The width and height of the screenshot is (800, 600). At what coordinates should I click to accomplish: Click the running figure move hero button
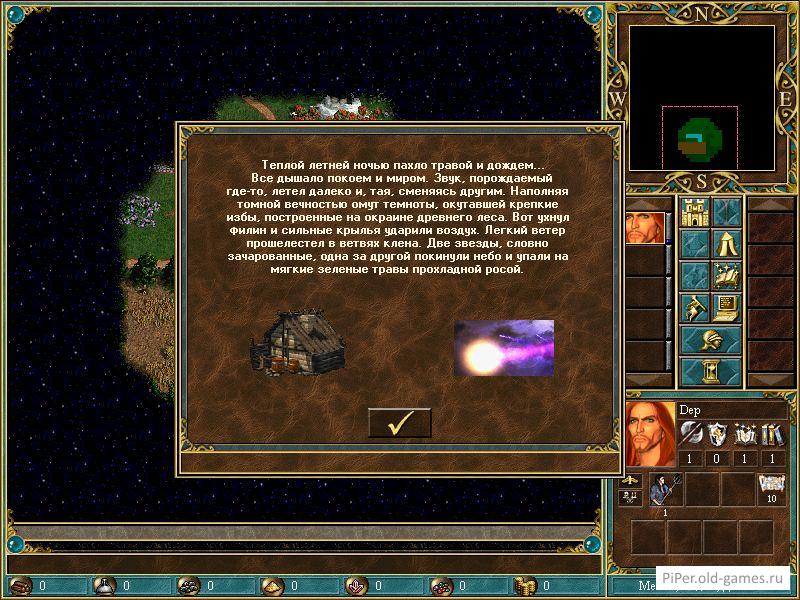click(694, 308)
